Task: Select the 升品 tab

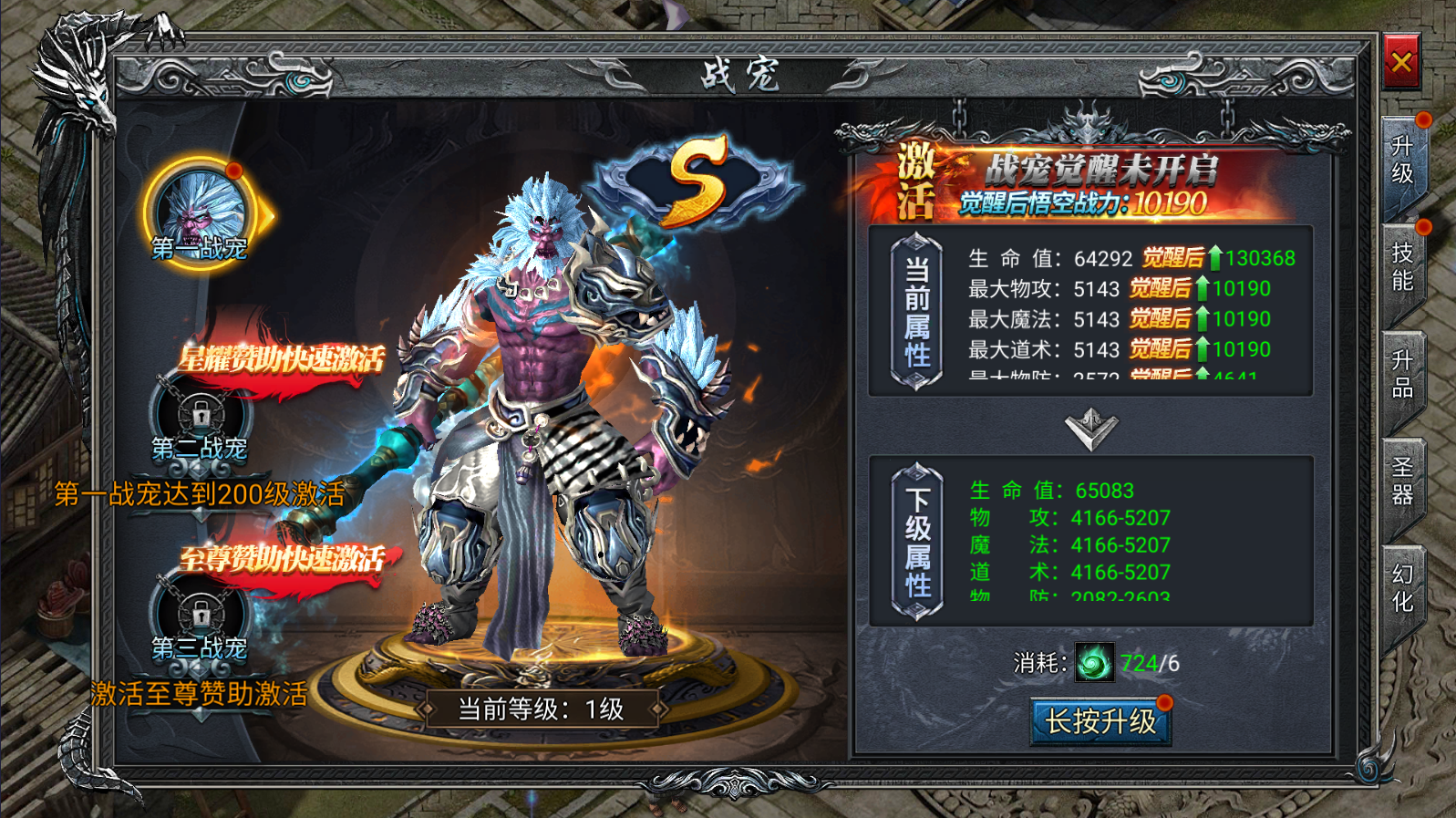Action: tap(1402, 375)
